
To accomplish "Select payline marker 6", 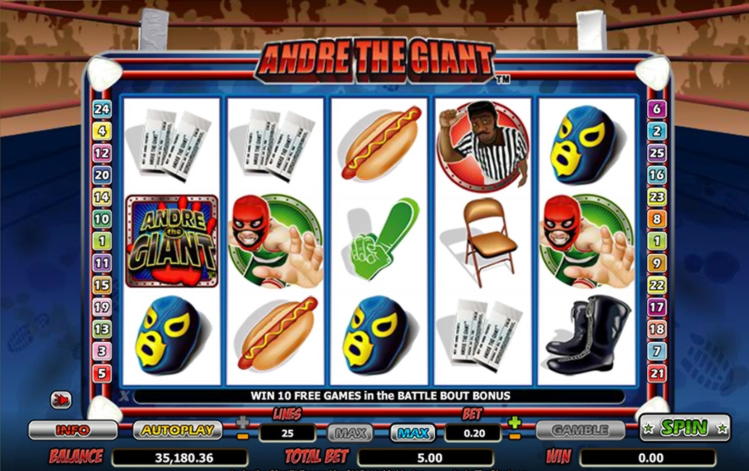I will (656, 109).
